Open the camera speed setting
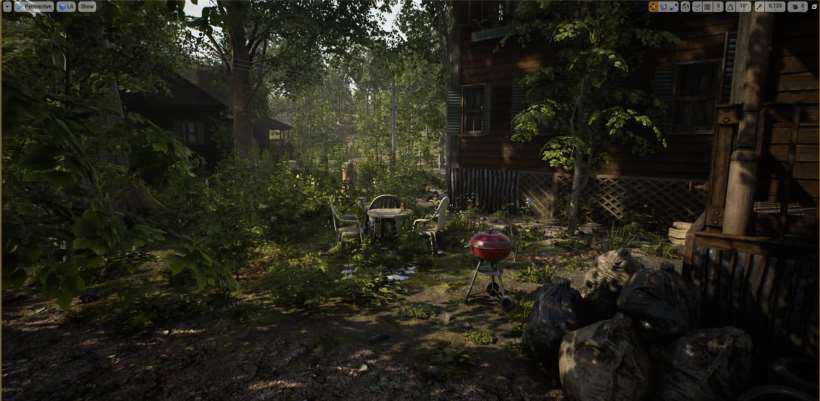Viewport: 820px width, 401px height. point(797,7)
